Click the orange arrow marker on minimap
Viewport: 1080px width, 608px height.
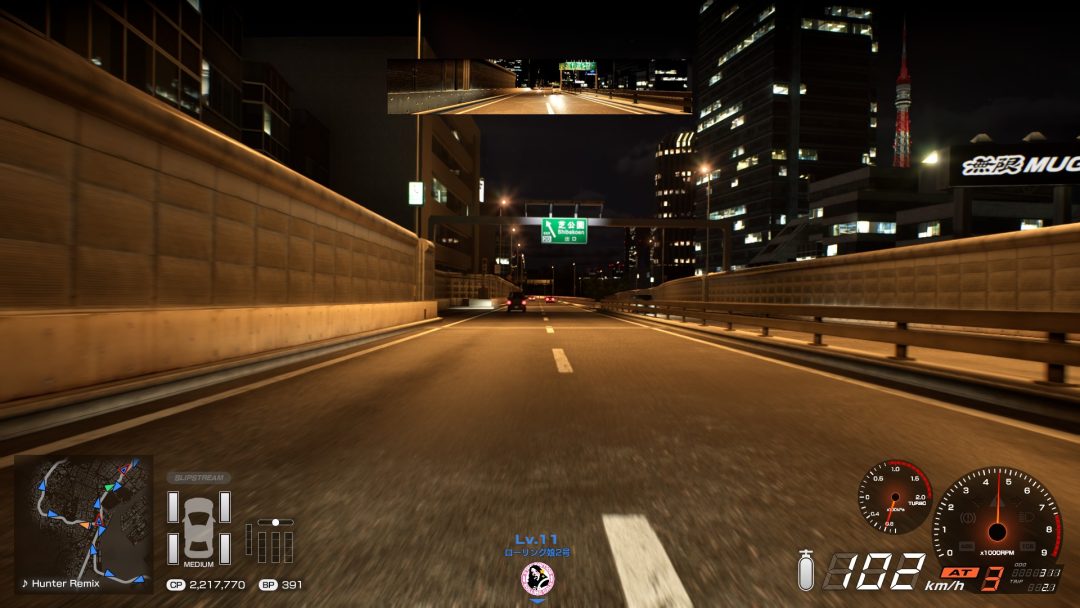point(88,525)
